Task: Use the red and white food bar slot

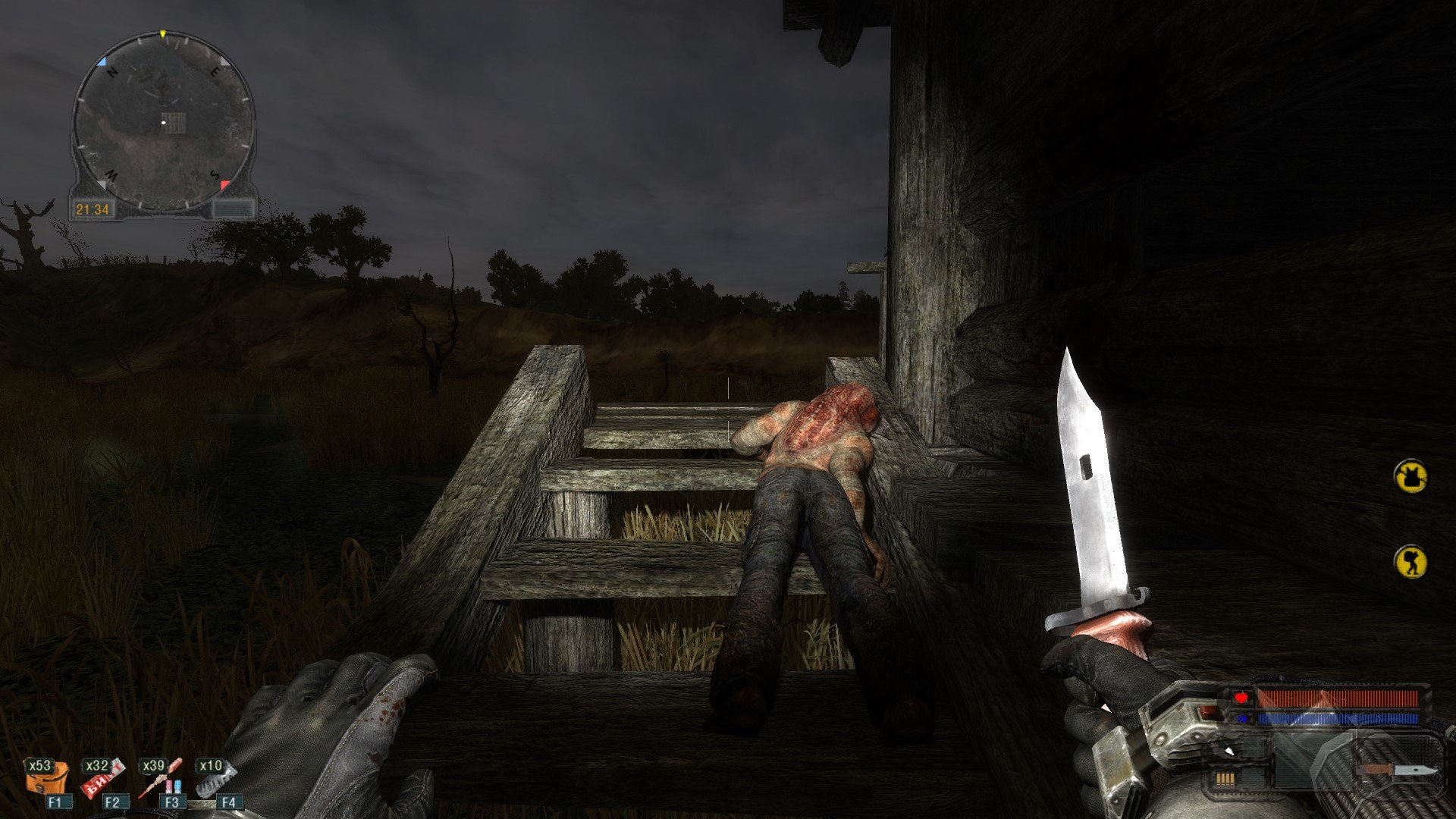Action: (x=103, y=777)
